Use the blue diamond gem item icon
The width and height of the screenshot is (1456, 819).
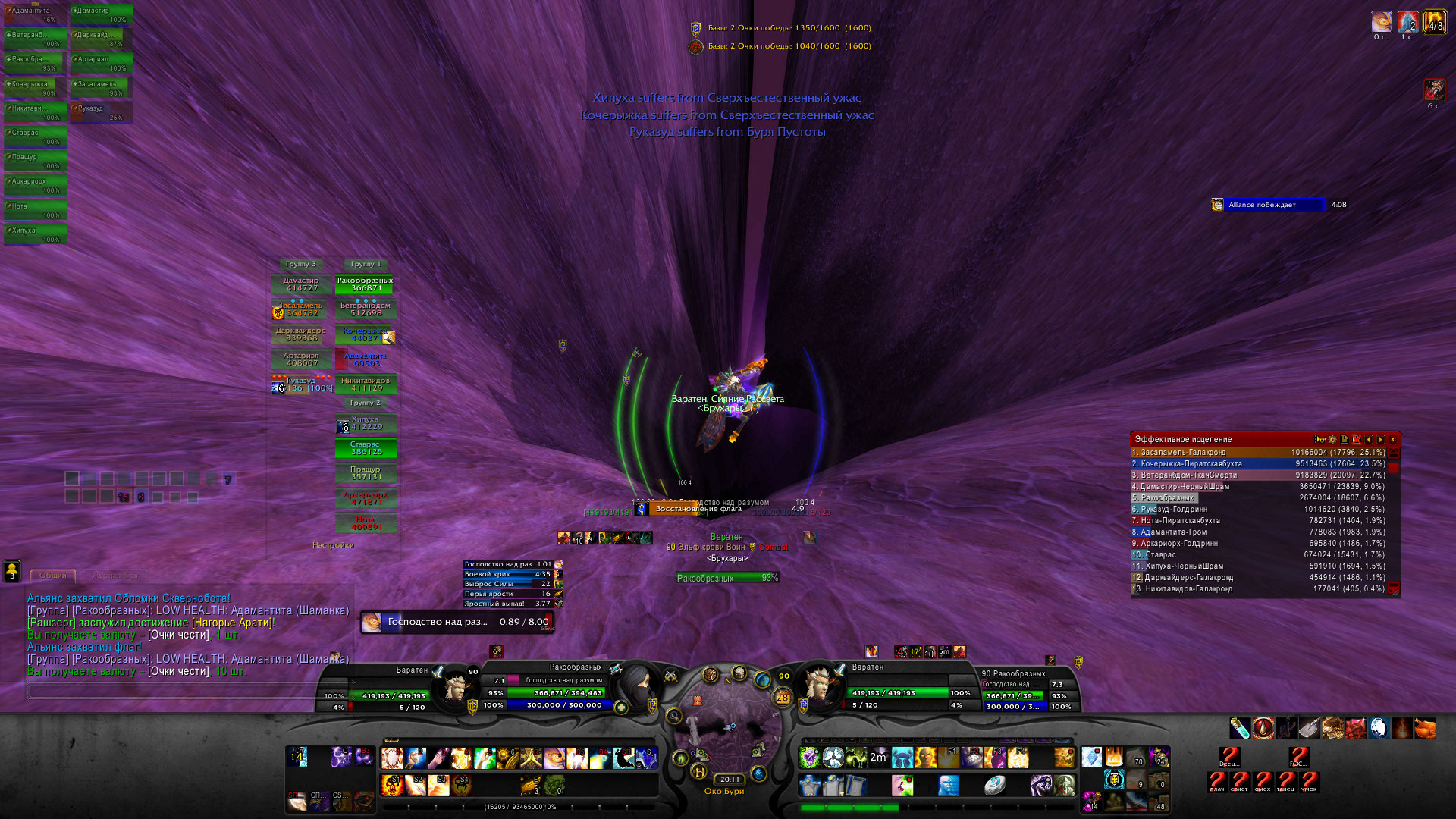pyautogui.click(x=1091, y=757)
